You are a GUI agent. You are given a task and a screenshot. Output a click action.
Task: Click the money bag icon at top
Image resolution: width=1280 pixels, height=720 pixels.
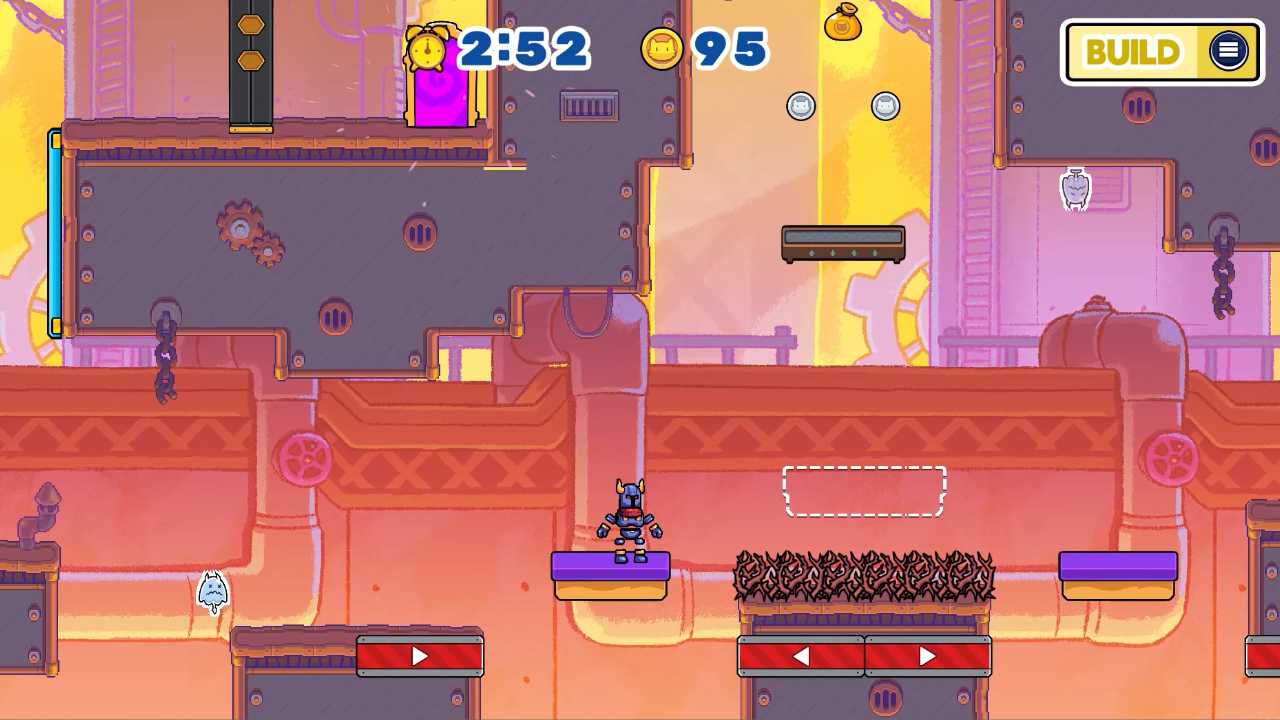click(845, 25)
